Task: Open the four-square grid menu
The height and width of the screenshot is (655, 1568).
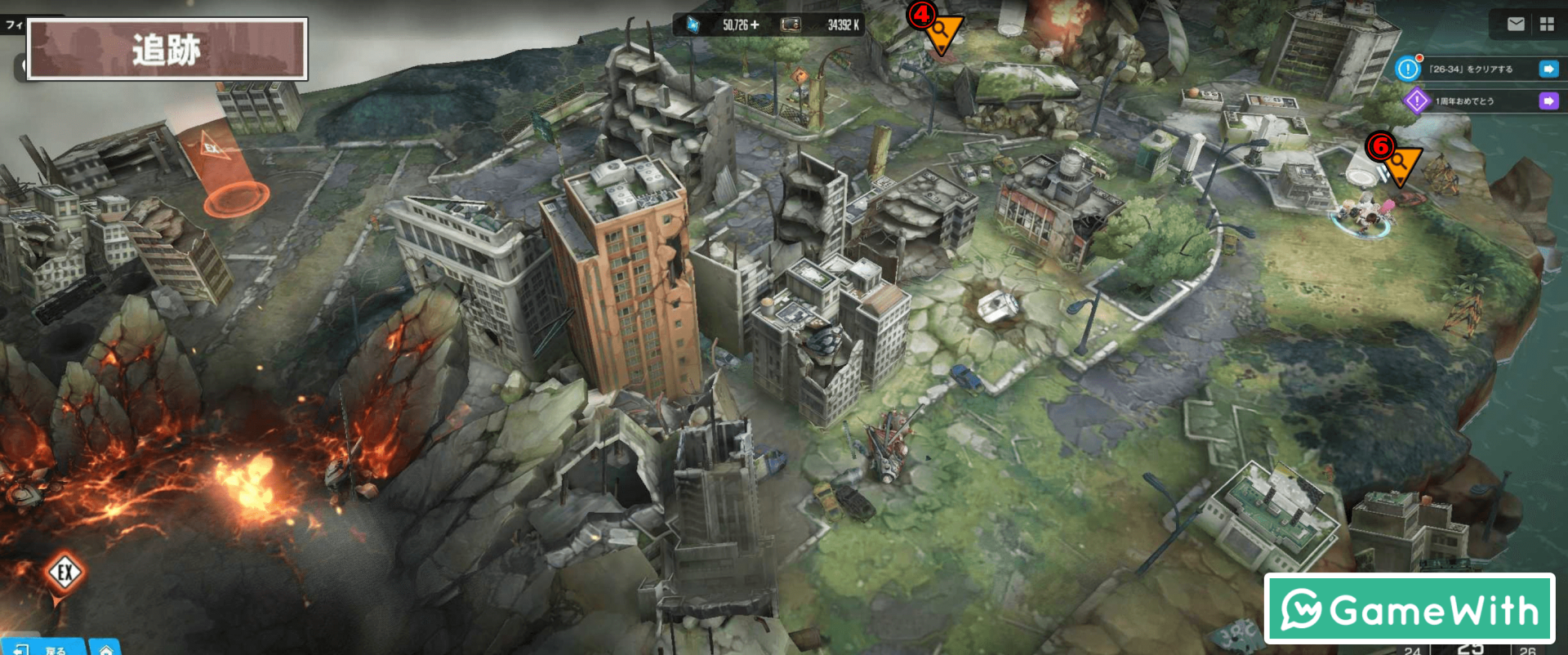Action: click(x=1547, y=25)
